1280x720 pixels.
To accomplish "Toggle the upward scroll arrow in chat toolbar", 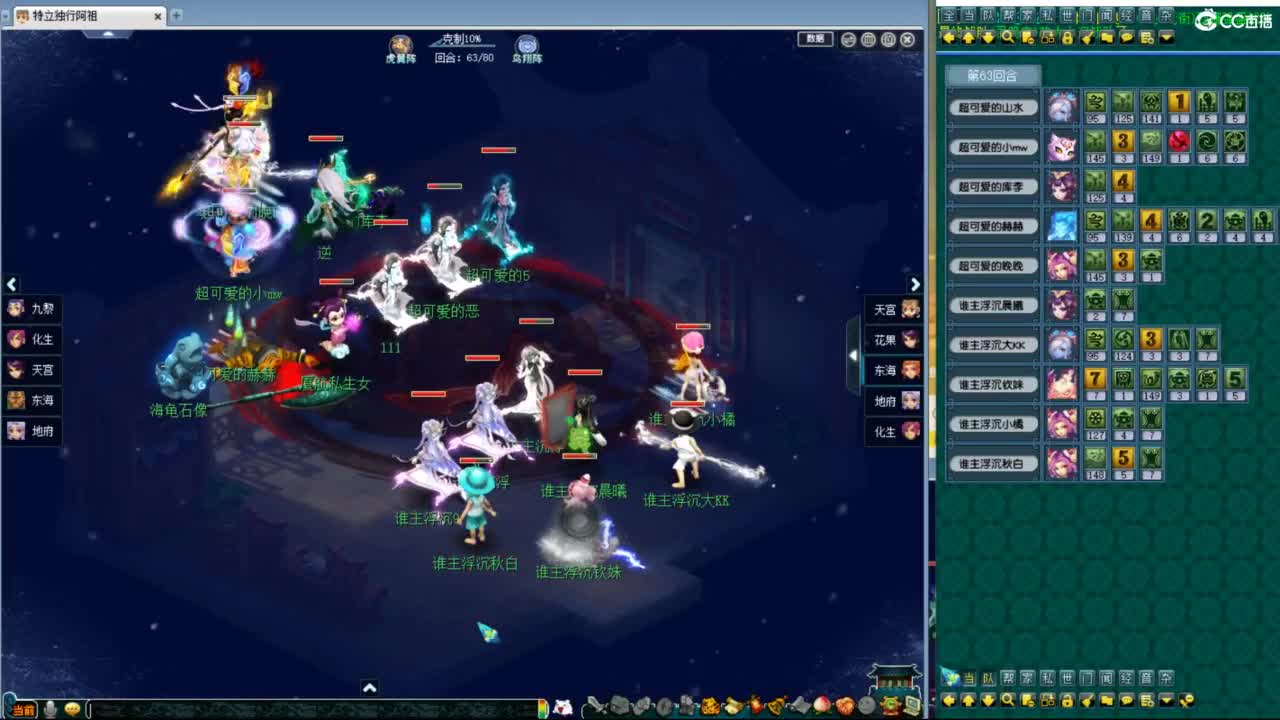I will coord(969,37).
